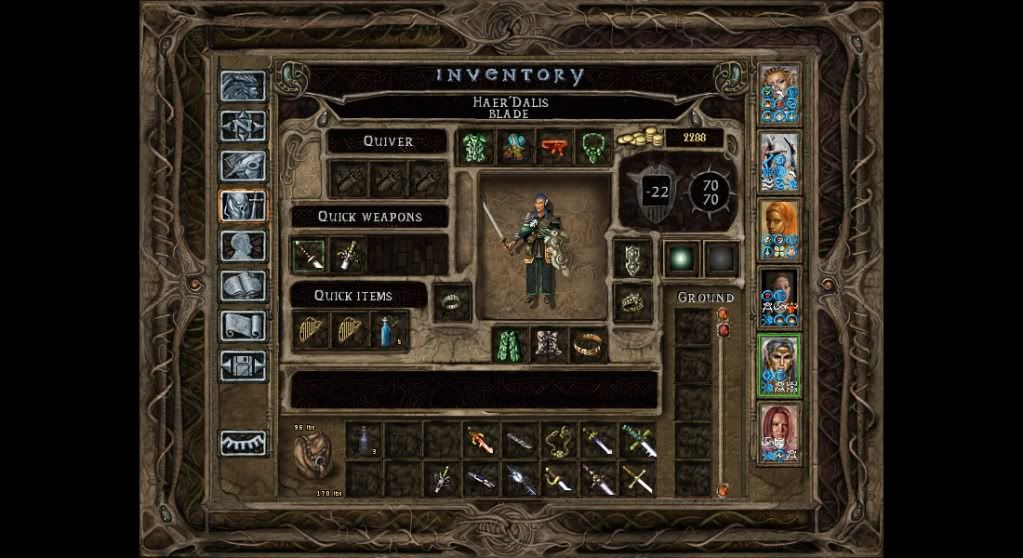Select the blue potion quick item

(389, 330)
